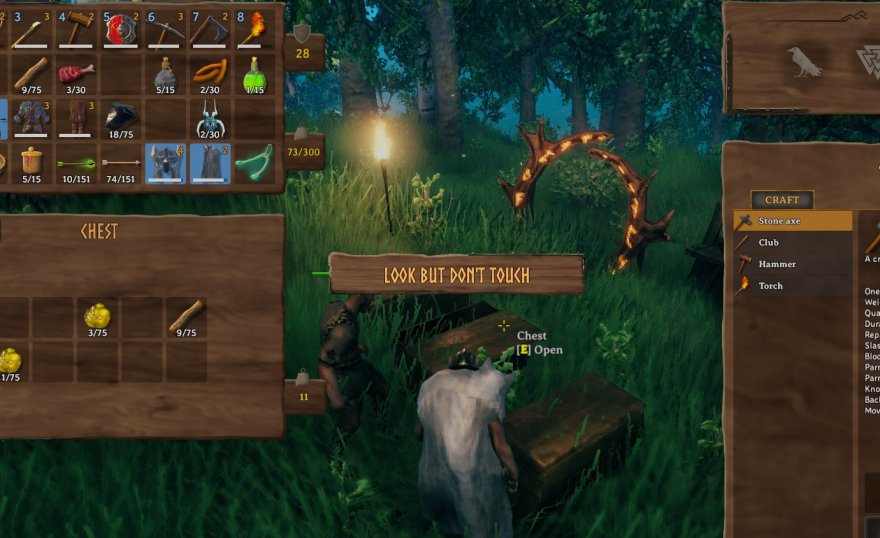Select the glowing green wishbone item
The width and height of the screenshot is (880, 538).
click(255, 163)
